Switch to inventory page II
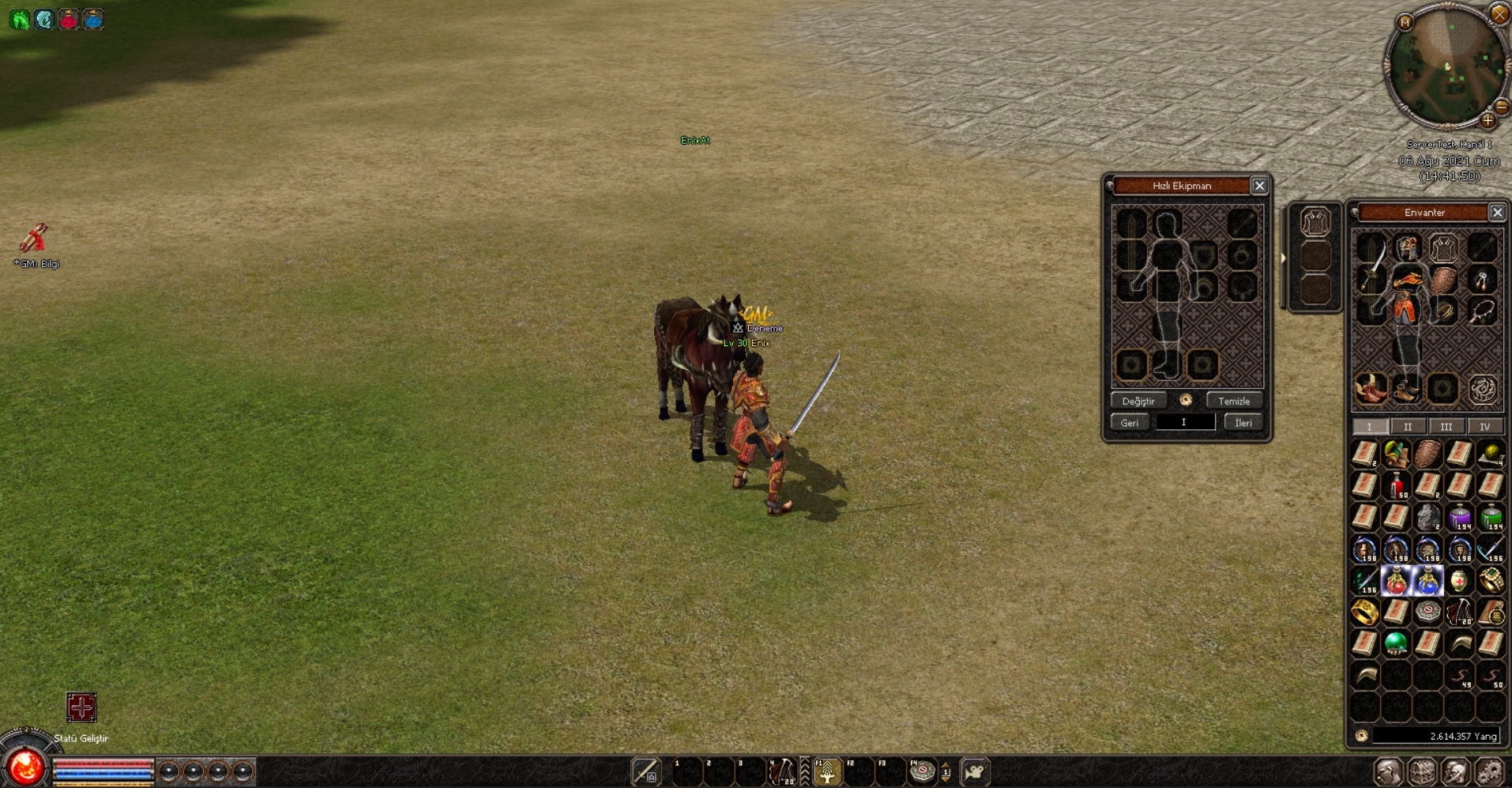 [1407, 427]
